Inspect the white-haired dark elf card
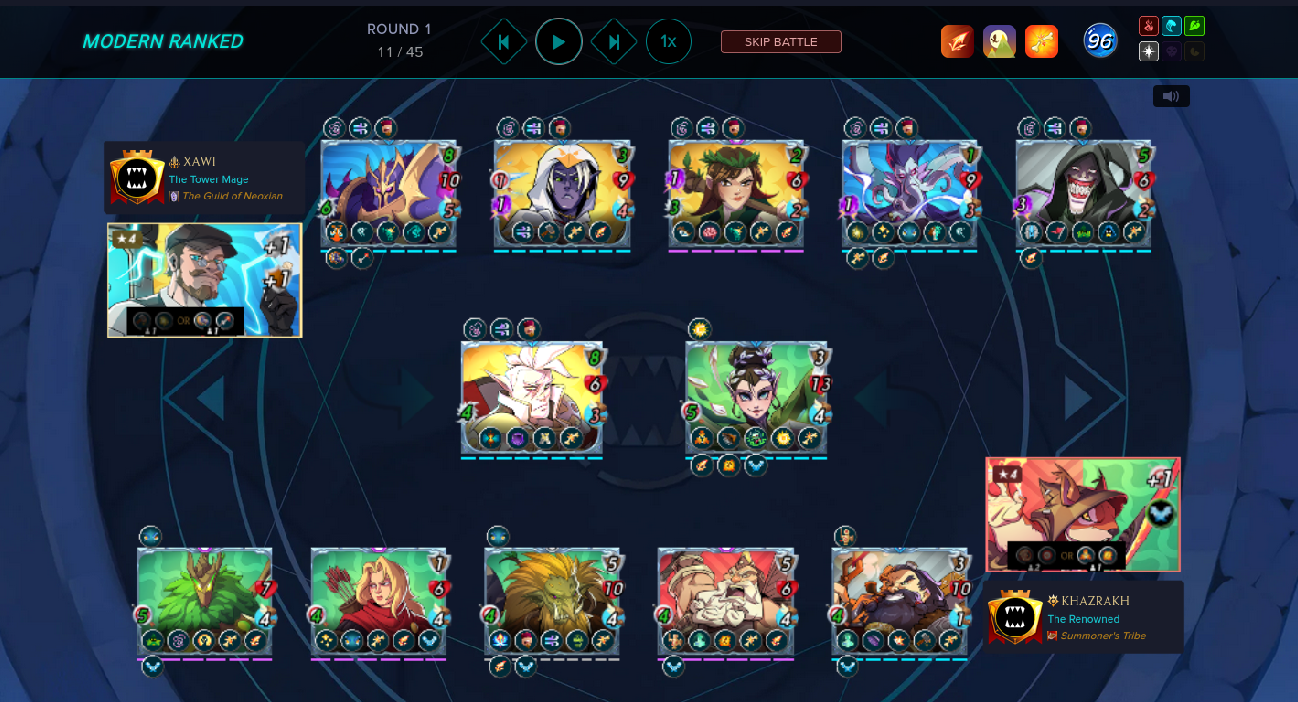Viewport: 1298px width, 702px height. 562,192
